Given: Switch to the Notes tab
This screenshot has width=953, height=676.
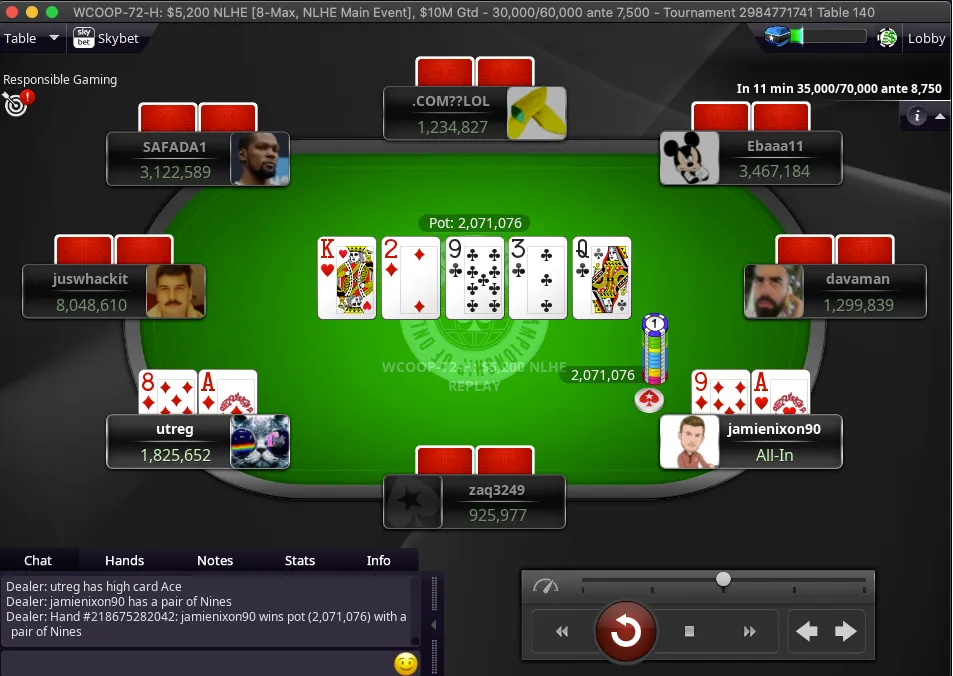Looking at the screenshot, I should [x=214, y=561].
